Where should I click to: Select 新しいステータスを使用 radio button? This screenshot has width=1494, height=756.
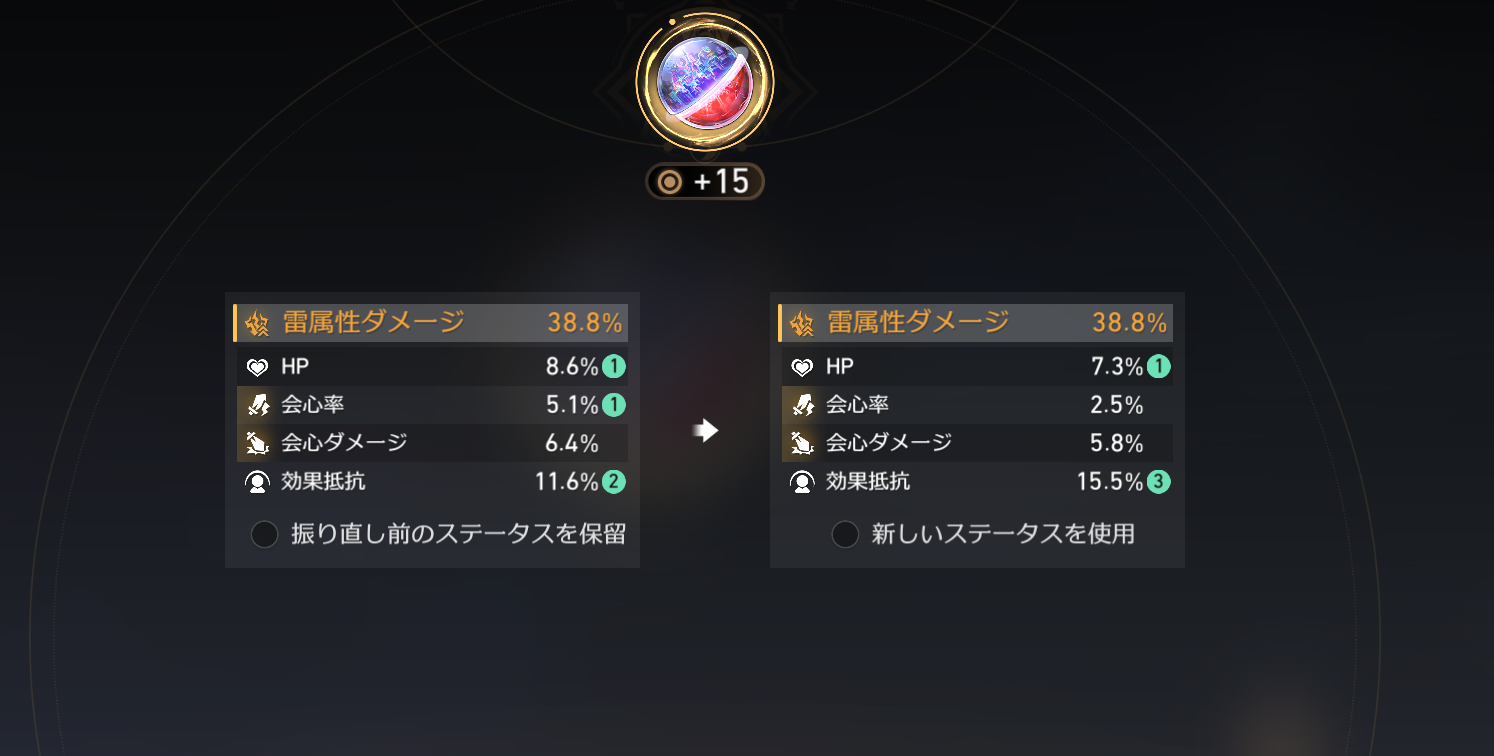click(844, 534)
